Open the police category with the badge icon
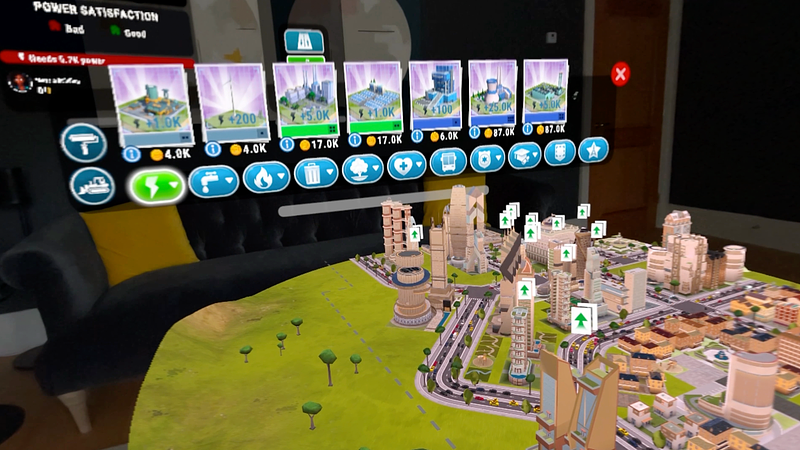Screen dimensions: 800x450 click(x=488, y=158)
